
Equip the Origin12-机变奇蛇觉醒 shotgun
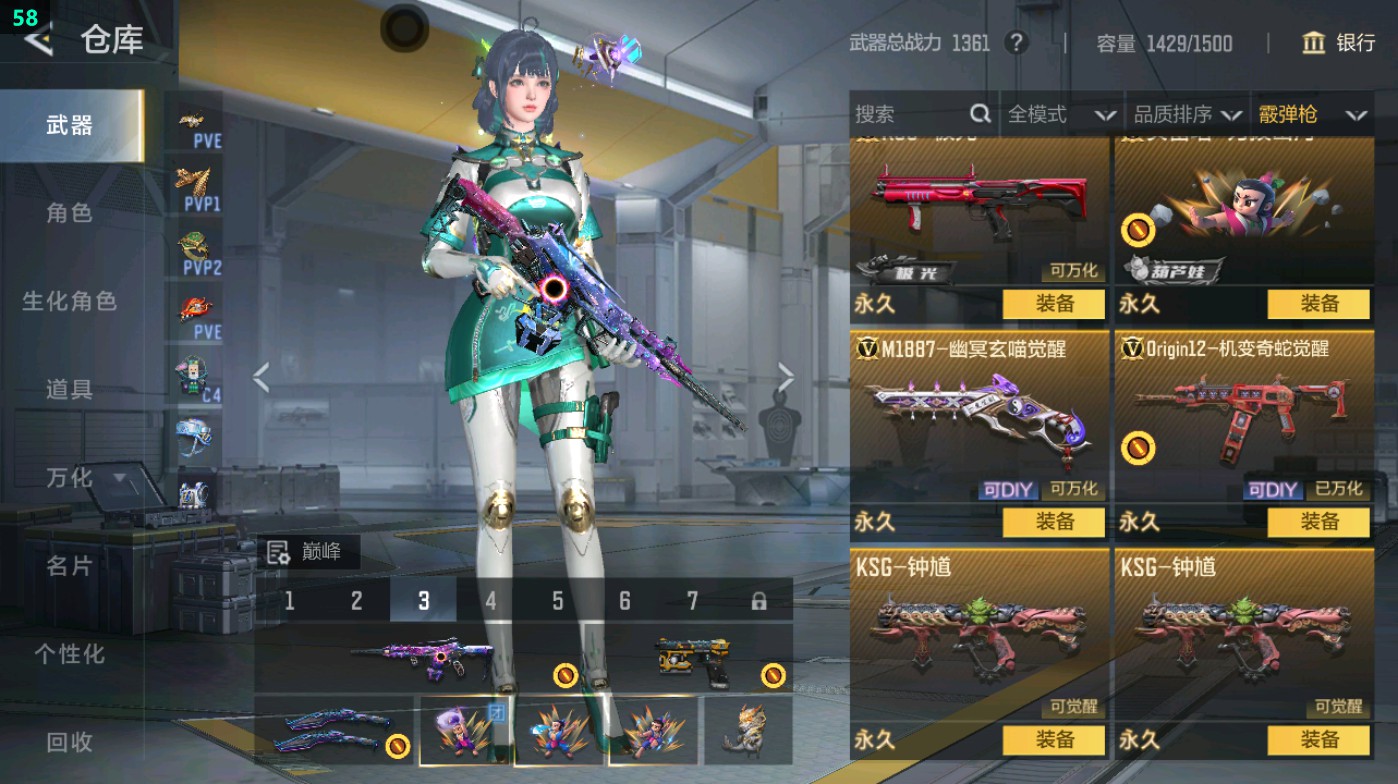pos(1318,522)
